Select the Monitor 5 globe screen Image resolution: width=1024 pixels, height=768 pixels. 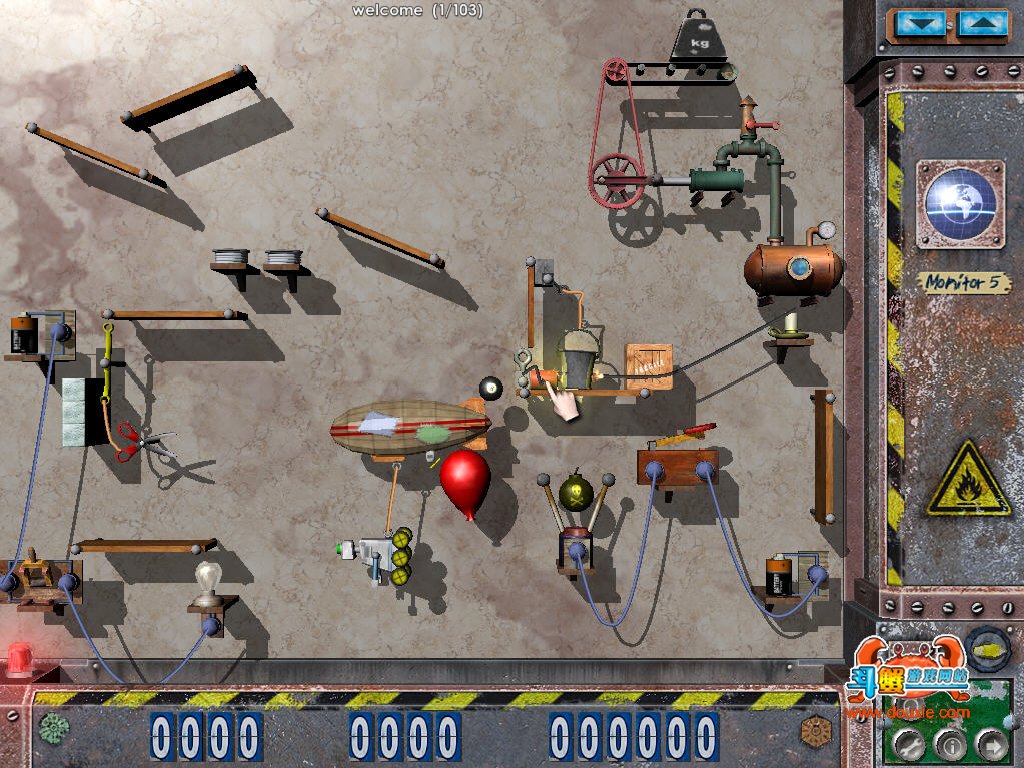click(x=960, y=204)
